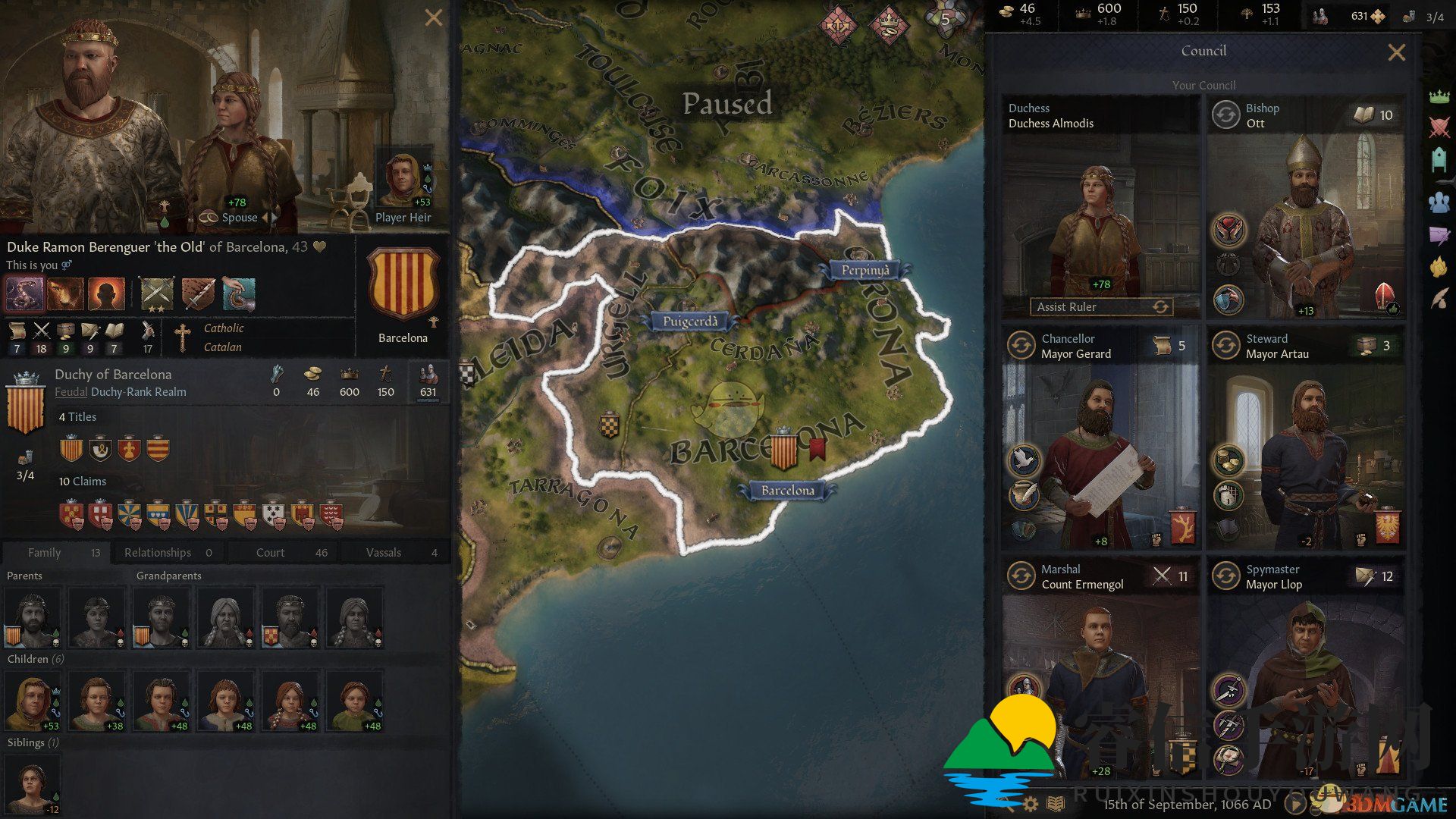1456x819 pixels.
Task: Close the character panel
Action: (434, 17)
